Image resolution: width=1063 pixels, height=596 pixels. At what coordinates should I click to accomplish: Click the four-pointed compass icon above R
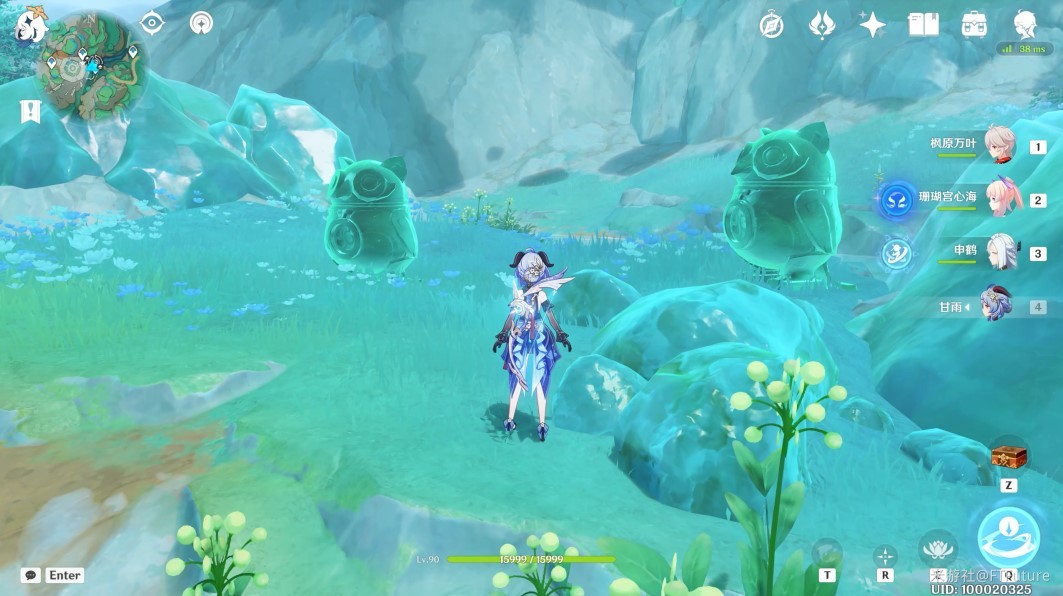coord(885,555)
